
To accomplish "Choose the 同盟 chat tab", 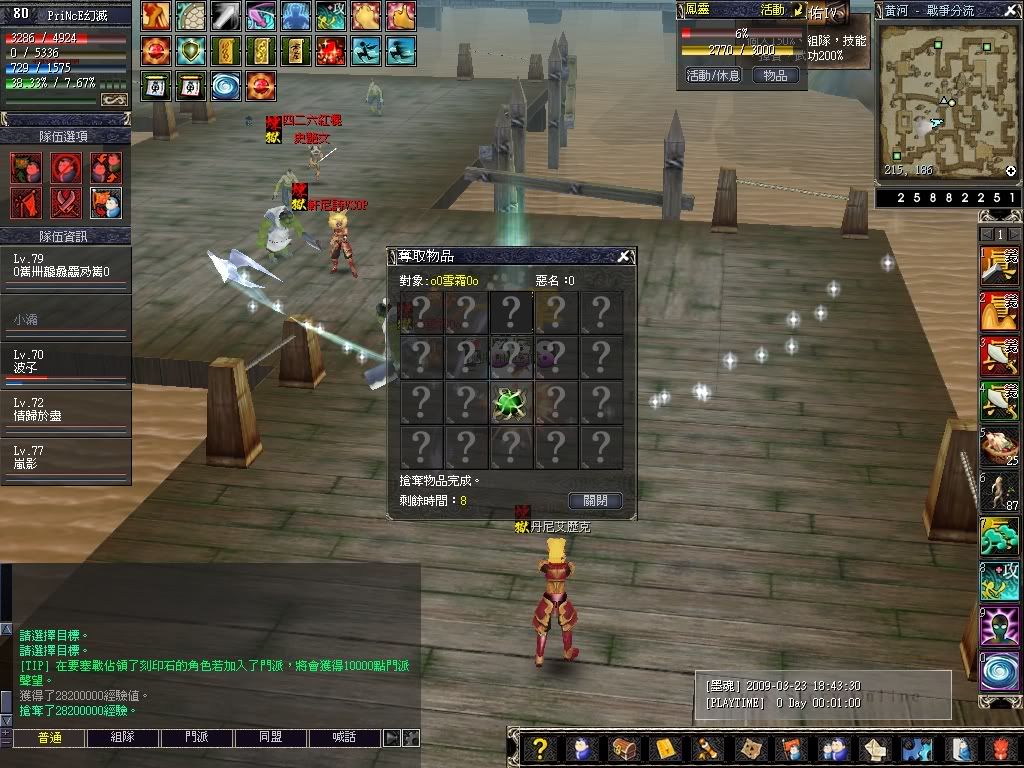I will 271,737.
